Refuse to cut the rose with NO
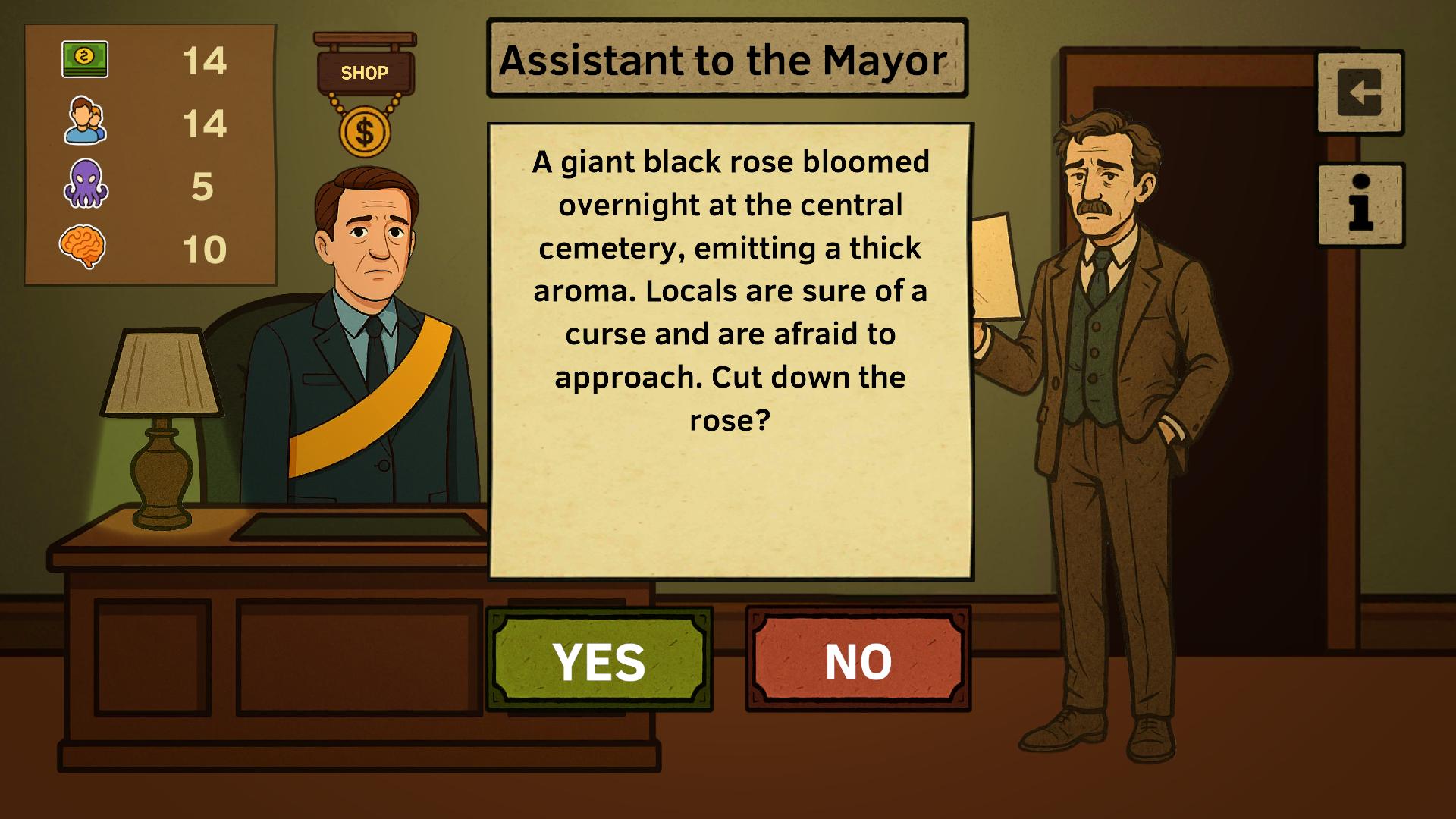Viewport: 1456px width, 819px height. pos(857,659)
